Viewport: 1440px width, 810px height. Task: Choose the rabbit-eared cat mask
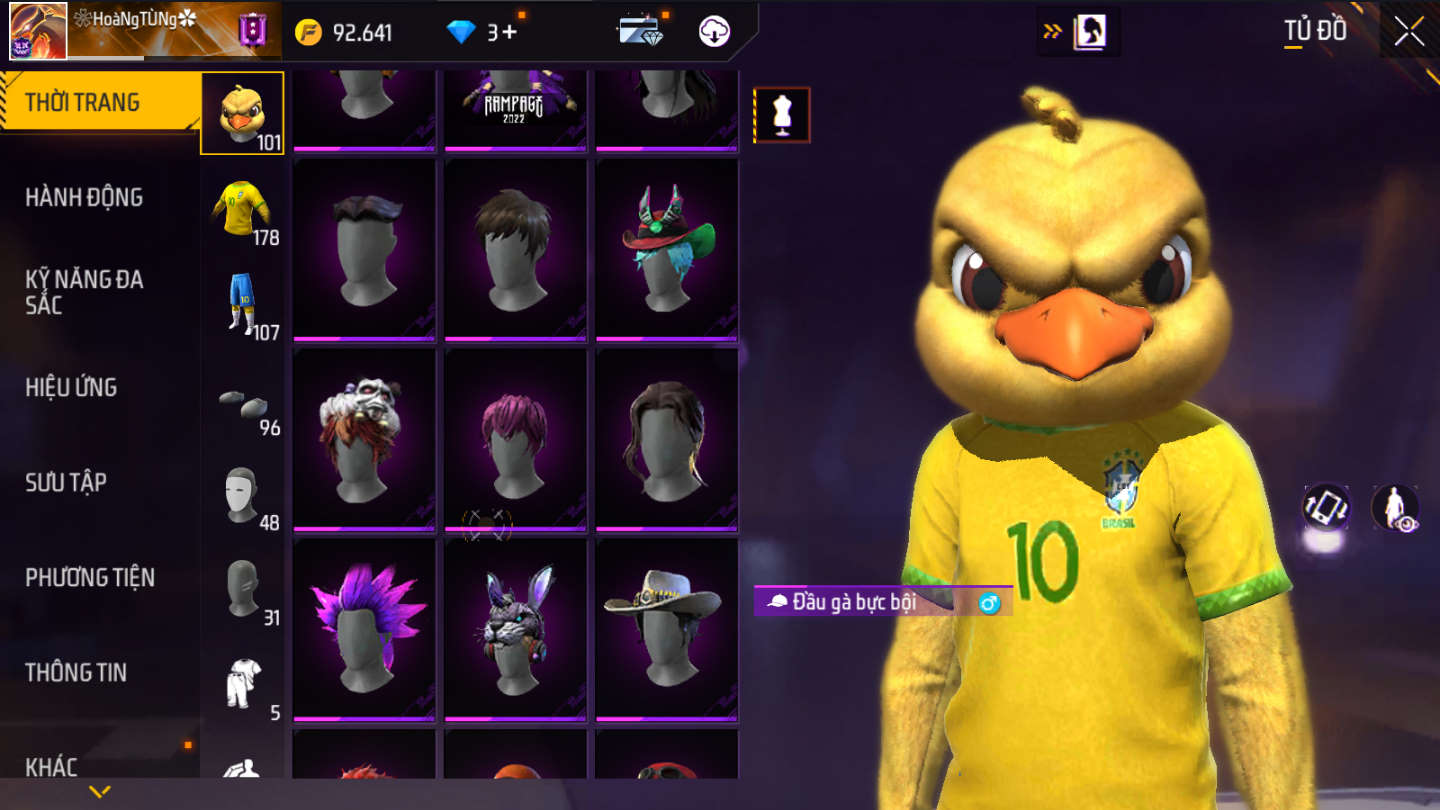point(515,628)
